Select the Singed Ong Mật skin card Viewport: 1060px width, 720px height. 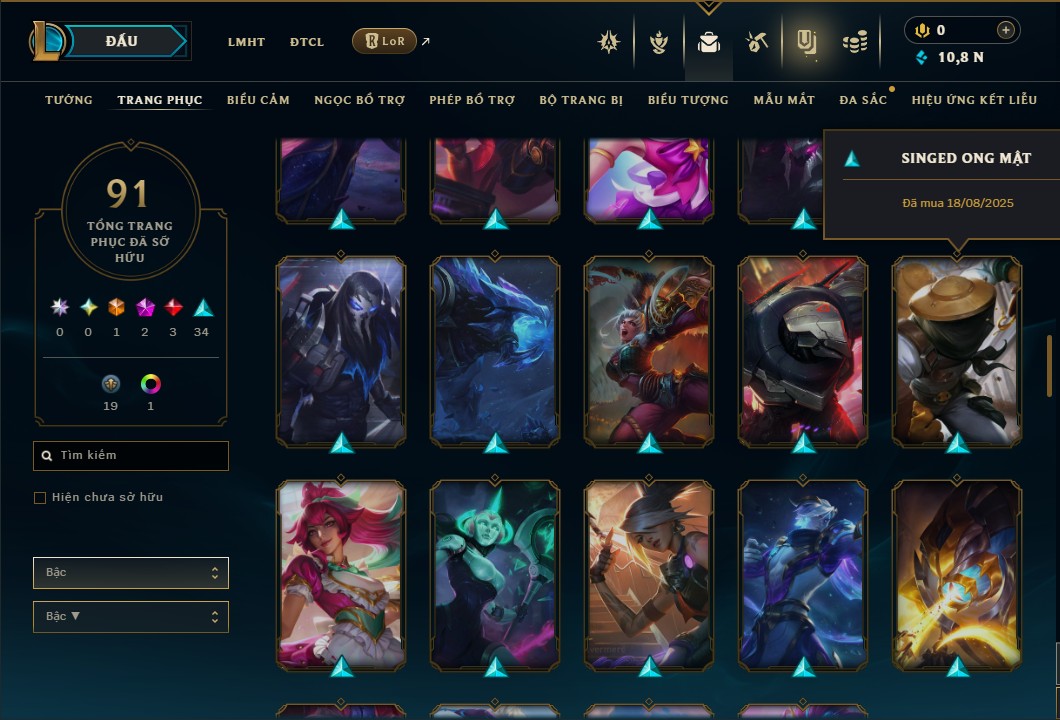[x=957, y=350]
